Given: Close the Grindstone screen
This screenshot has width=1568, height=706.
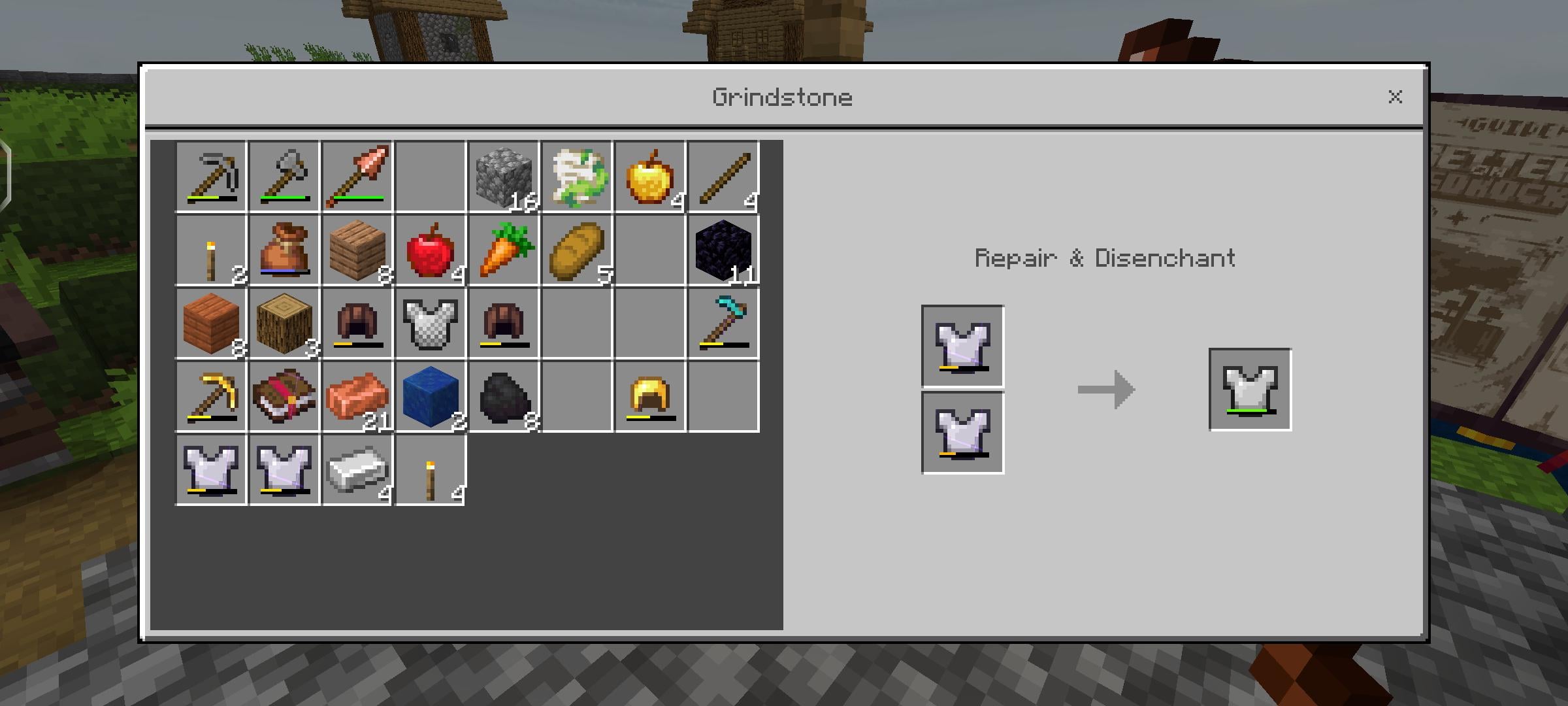Looking at the screenshot, I should coord(1396,97).
